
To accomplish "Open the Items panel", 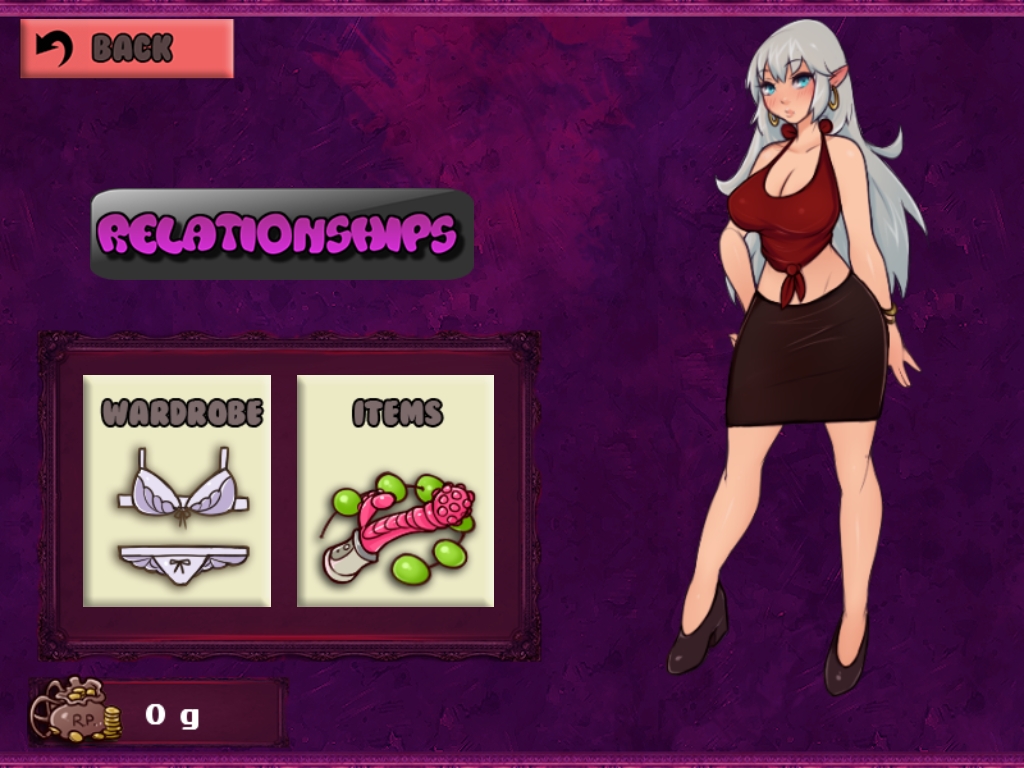I will tap(395, 490).
